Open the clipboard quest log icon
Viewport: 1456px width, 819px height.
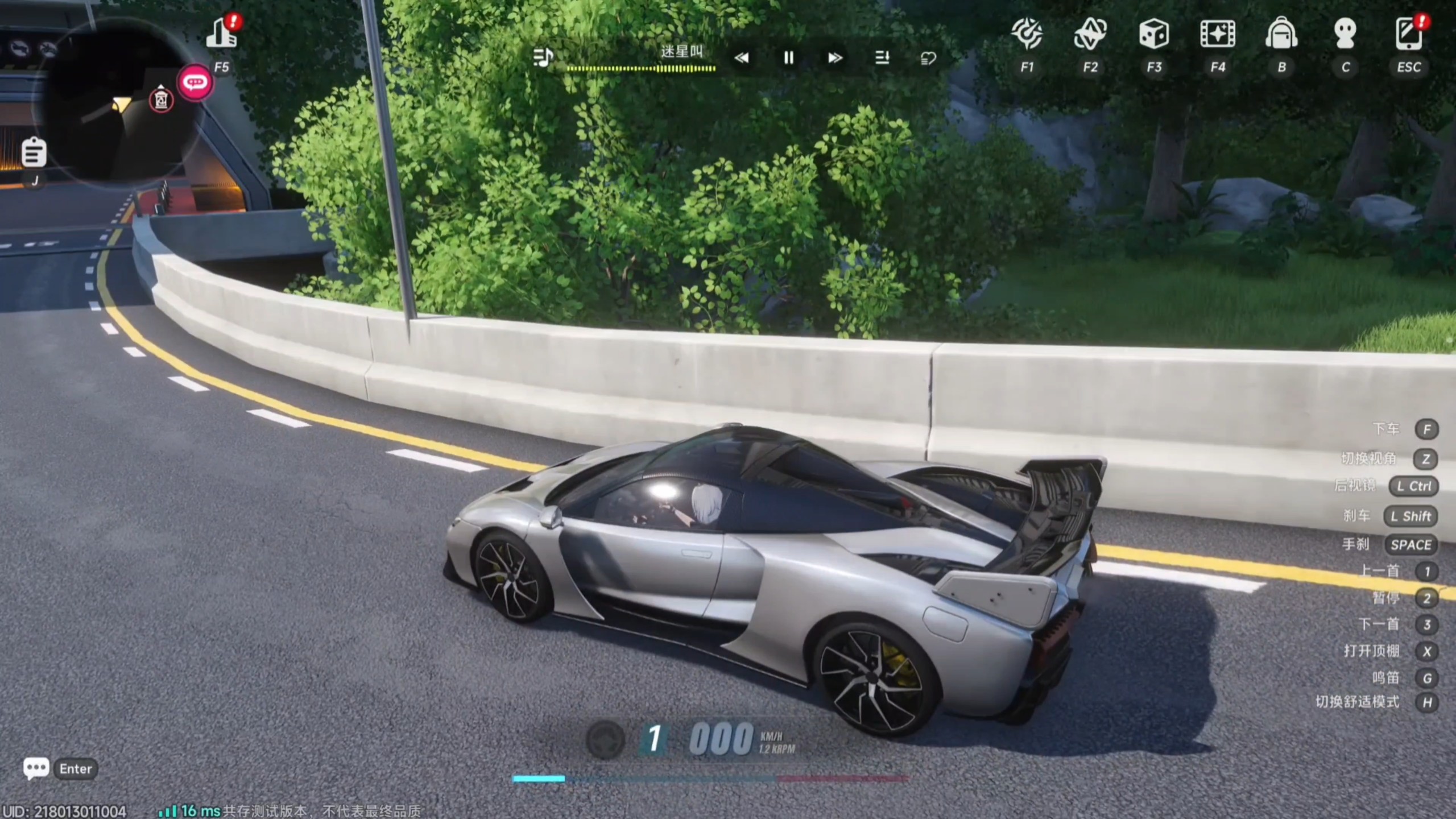coord(34,152)
